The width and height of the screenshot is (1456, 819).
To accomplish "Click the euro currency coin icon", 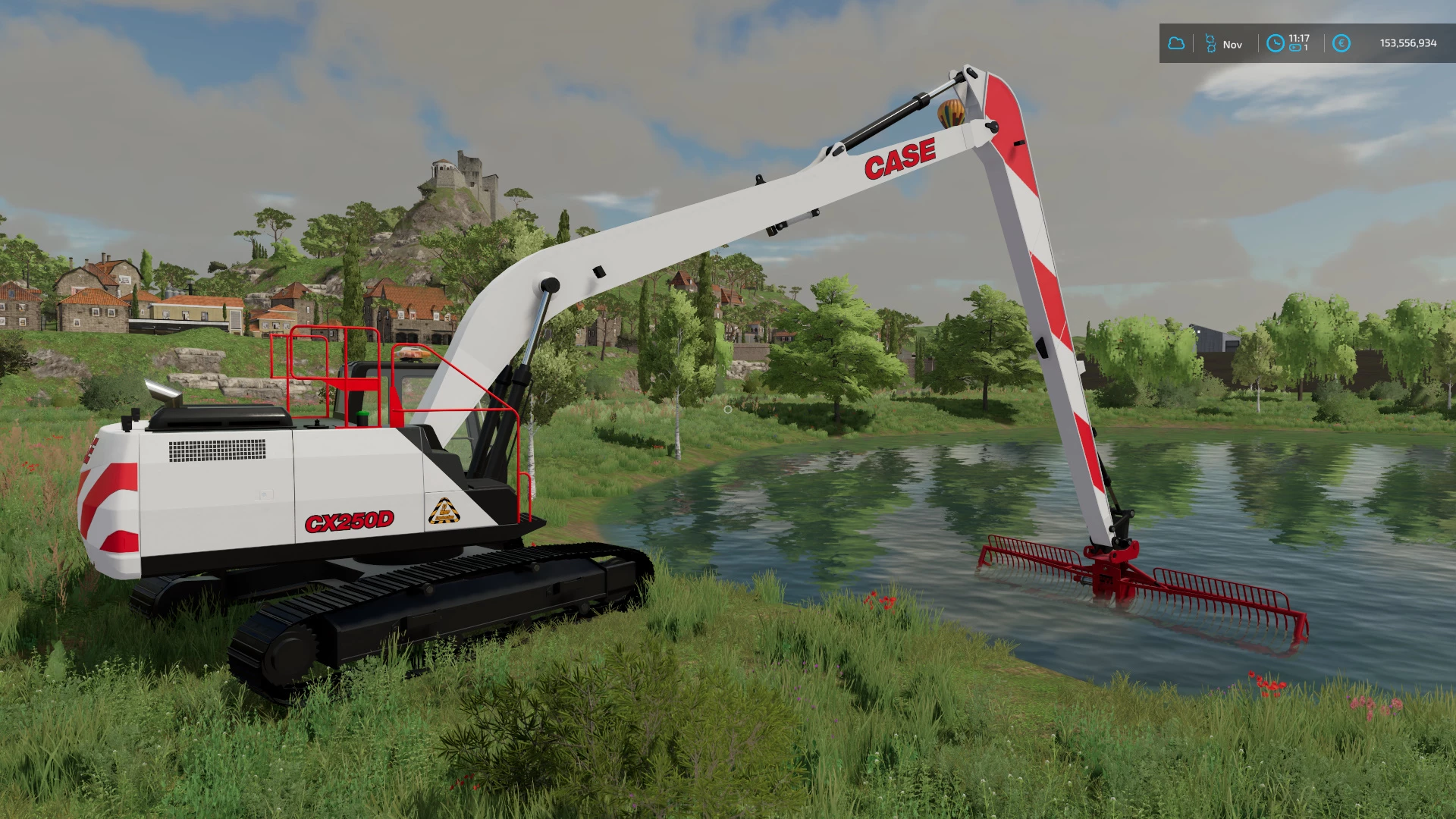I will (x=1341, y=42).
